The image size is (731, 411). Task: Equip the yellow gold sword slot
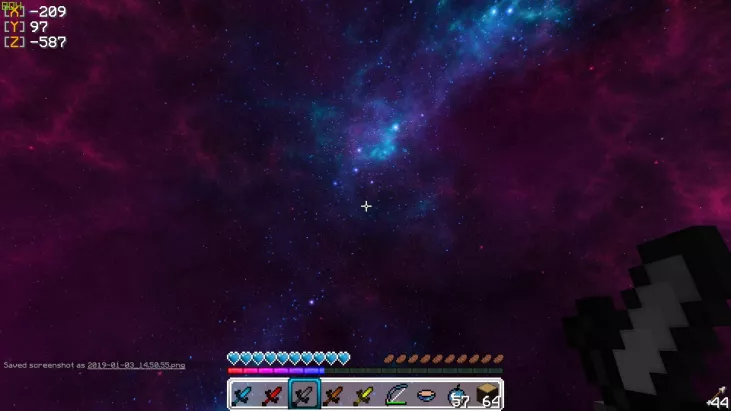364,395
